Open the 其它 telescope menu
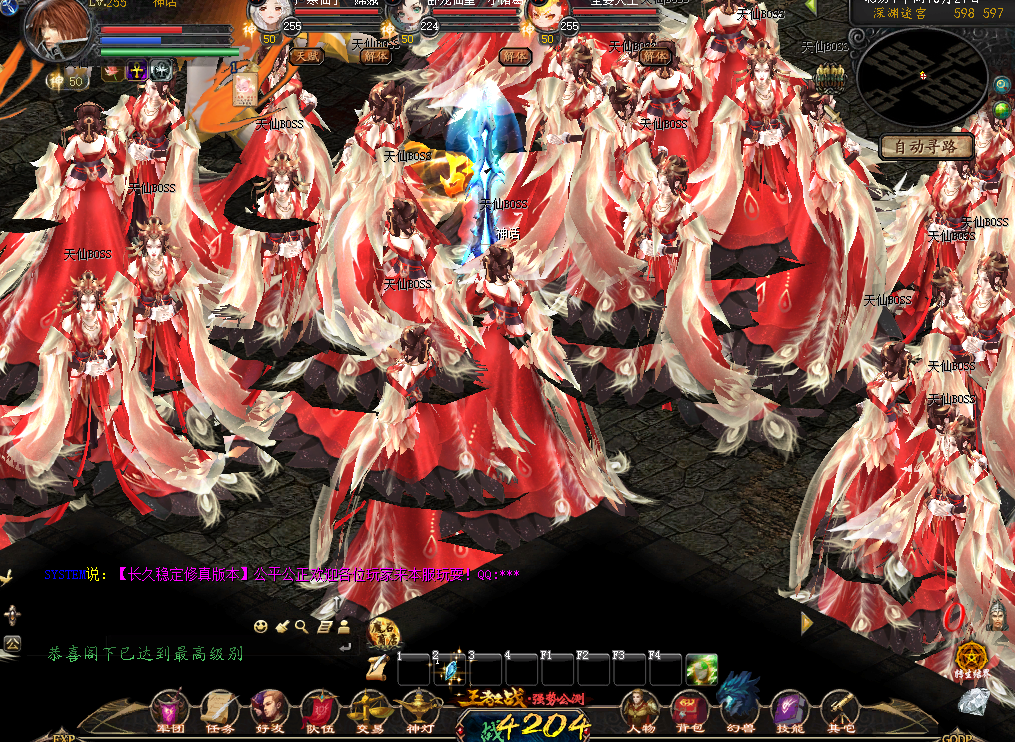The width and height of the screenshot is (1015, 742). (x=841, y=709)
